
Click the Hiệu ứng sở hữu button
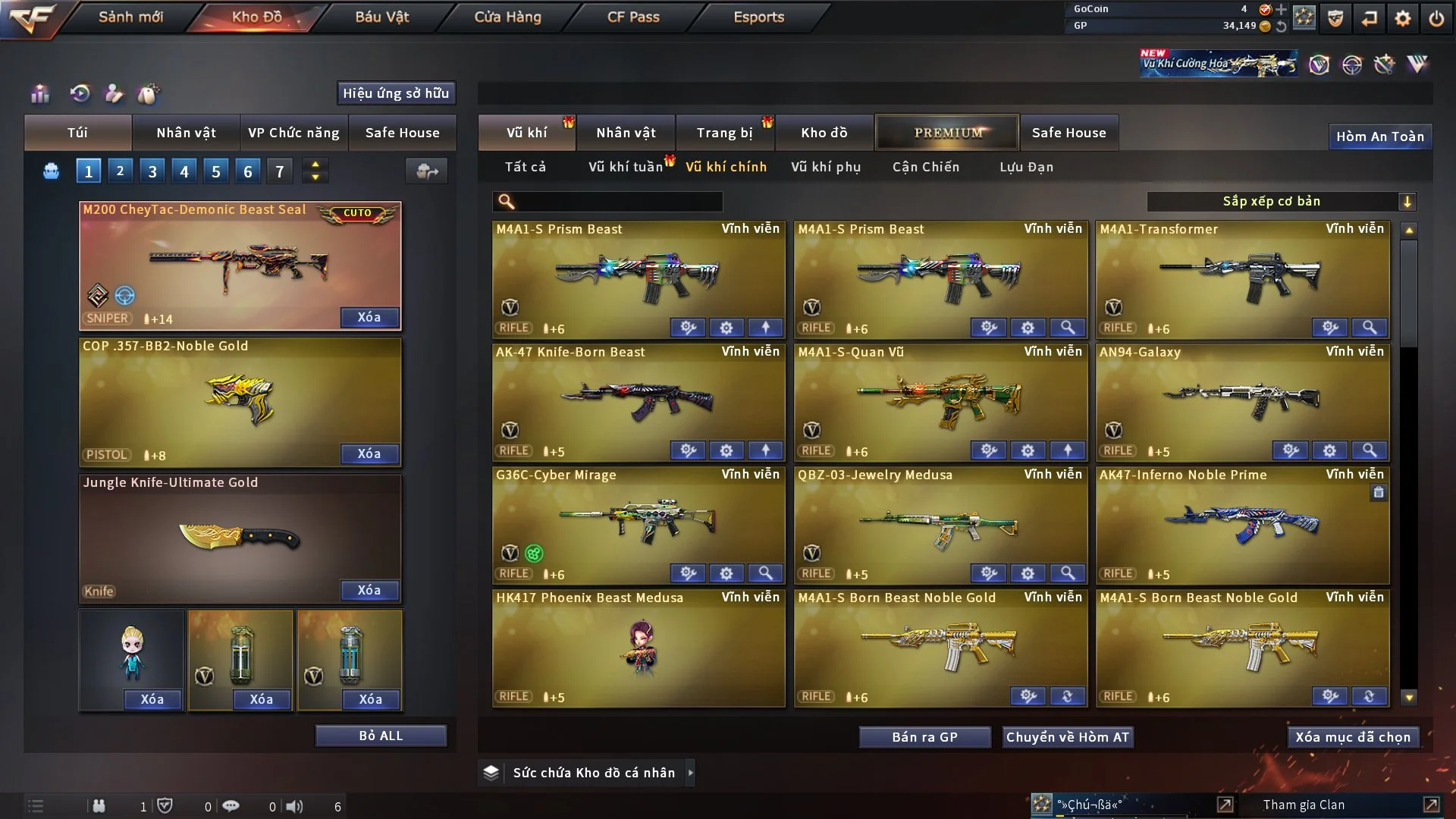coord(396,93)
